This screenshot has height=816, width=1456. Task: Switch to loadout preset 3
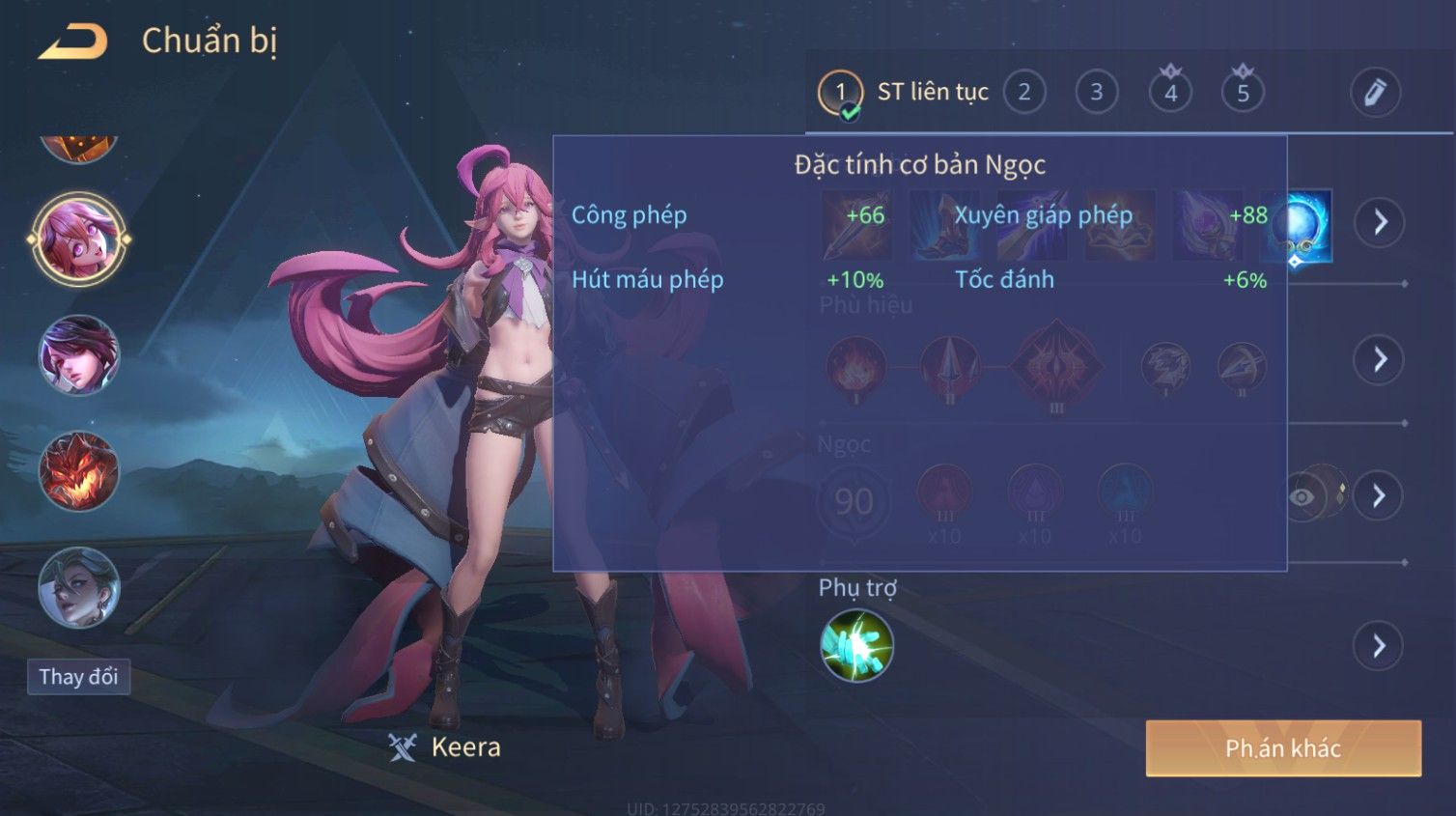[x=1097, y=93]
